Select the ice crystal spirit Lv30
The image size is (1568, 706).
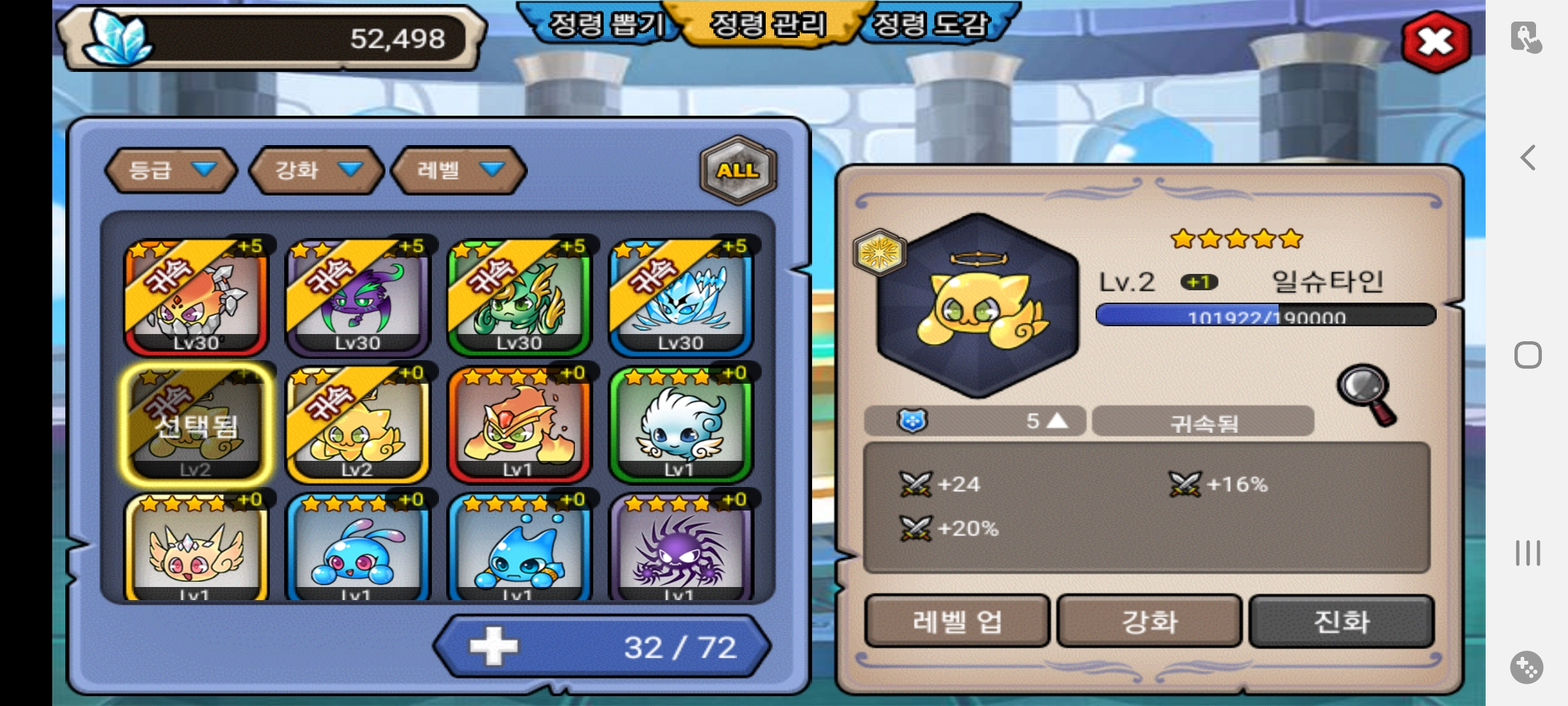pyautogui.click(x=681, y=297)
